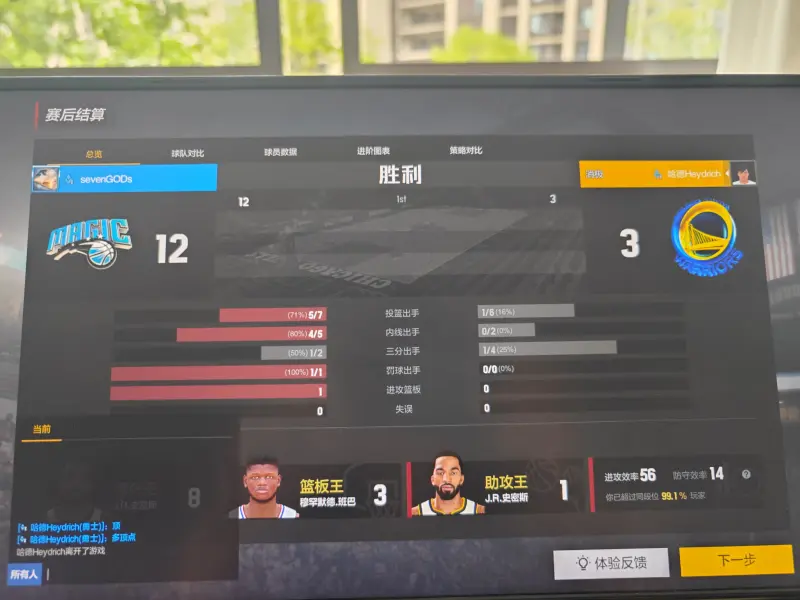Open the 策略对比 strategy comparison tab
The image size is (800, 600).
[x=466, y=151]
